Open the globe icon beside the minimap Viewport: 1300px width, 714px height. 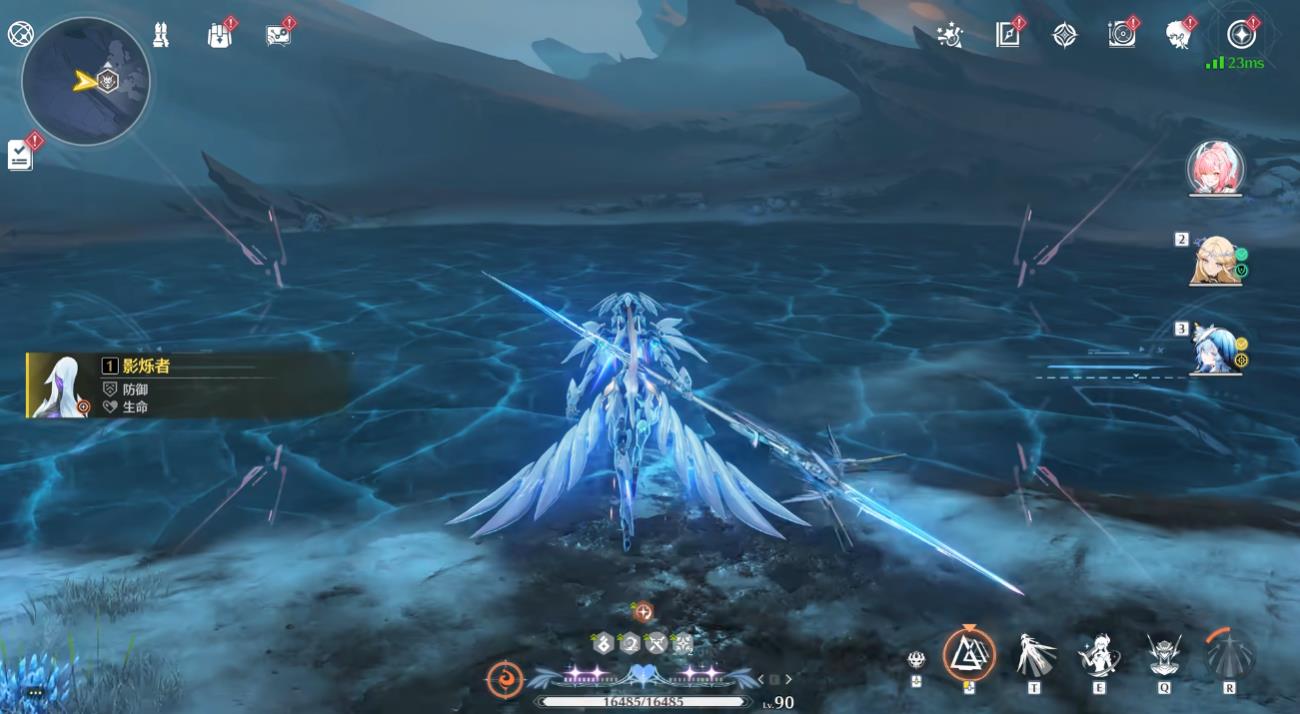point(20,34)
